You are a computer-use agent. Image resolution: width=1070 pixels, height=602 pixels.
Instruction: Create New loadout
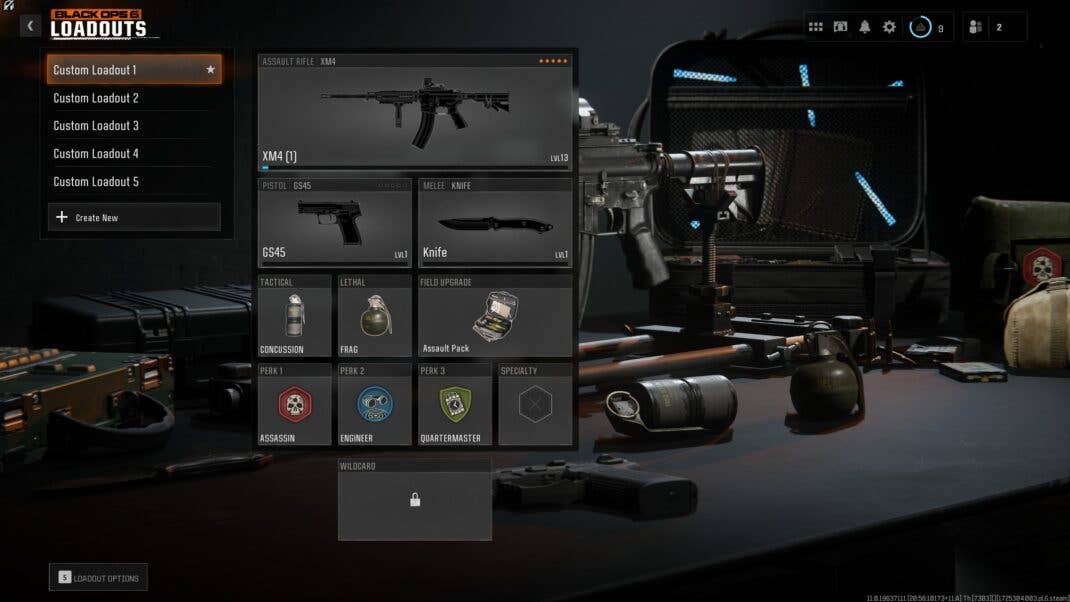pos(134,217)
